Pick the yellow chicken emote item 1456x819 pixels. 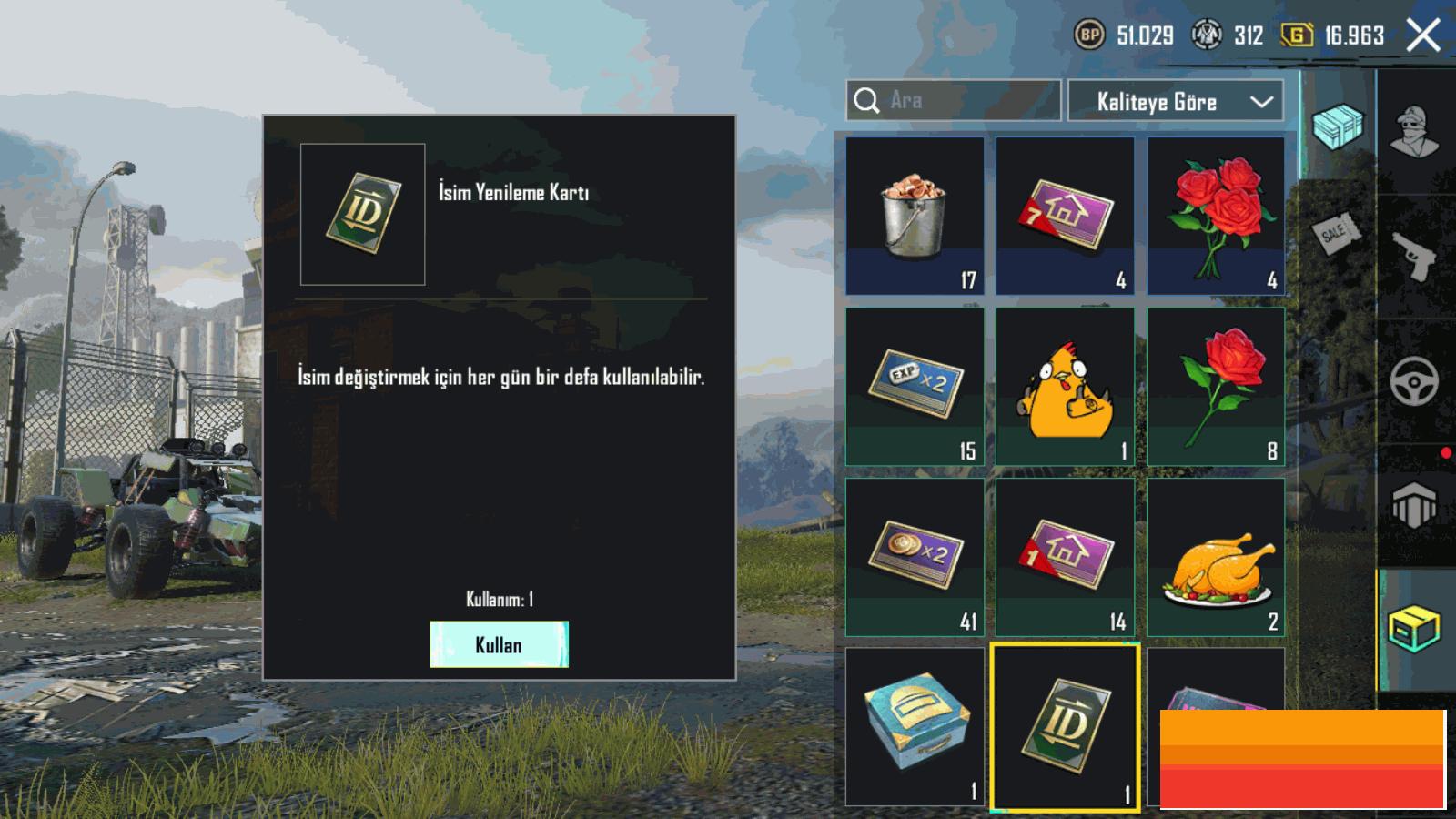[x=1065, y=387]
